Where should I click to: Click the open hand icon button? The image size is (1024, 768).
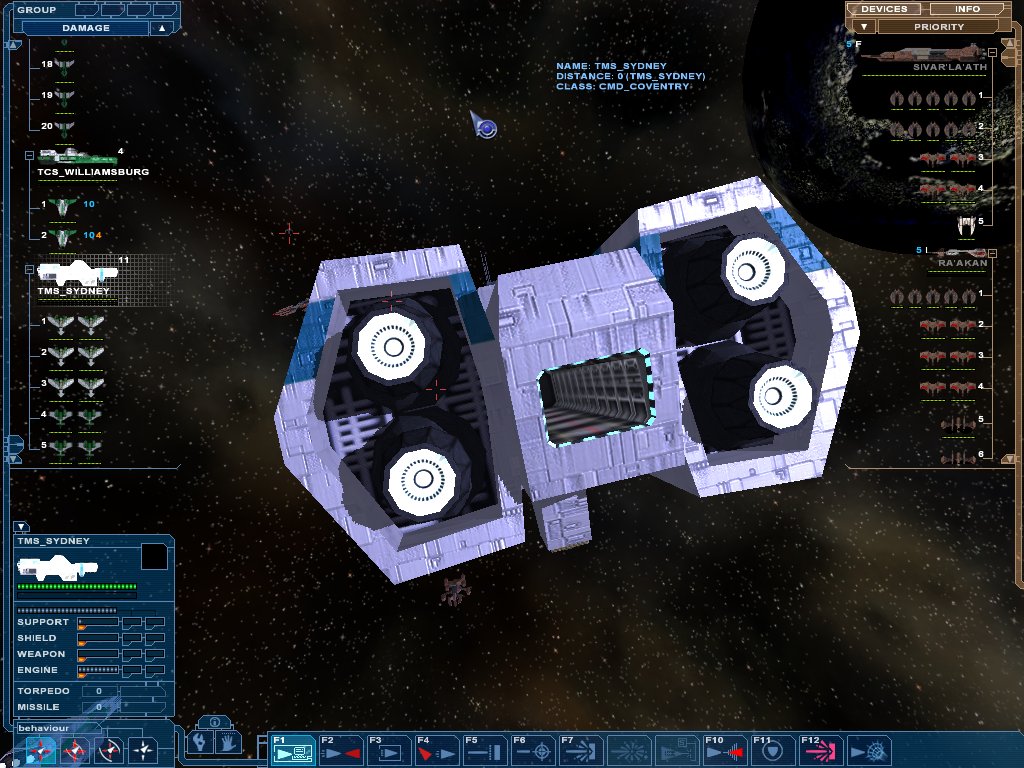tap(228, 742)
